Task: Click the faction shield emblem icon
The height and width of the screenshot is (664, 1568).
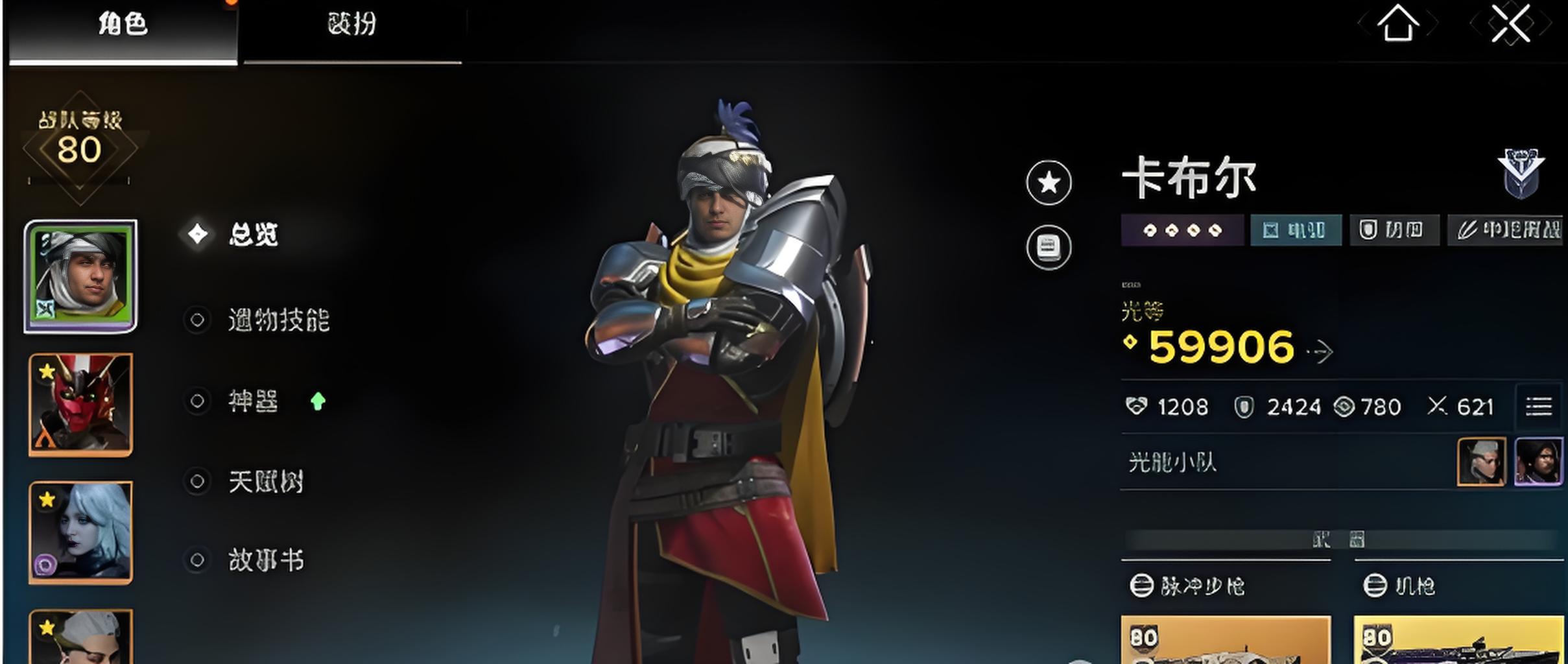Action: 1521,172
